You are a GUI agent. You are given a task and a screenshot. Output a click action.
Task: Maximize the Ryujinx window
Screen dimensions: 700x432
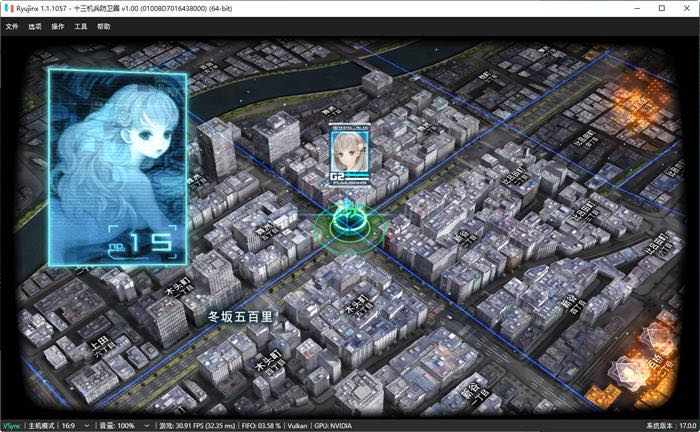[x=661, y=8]
